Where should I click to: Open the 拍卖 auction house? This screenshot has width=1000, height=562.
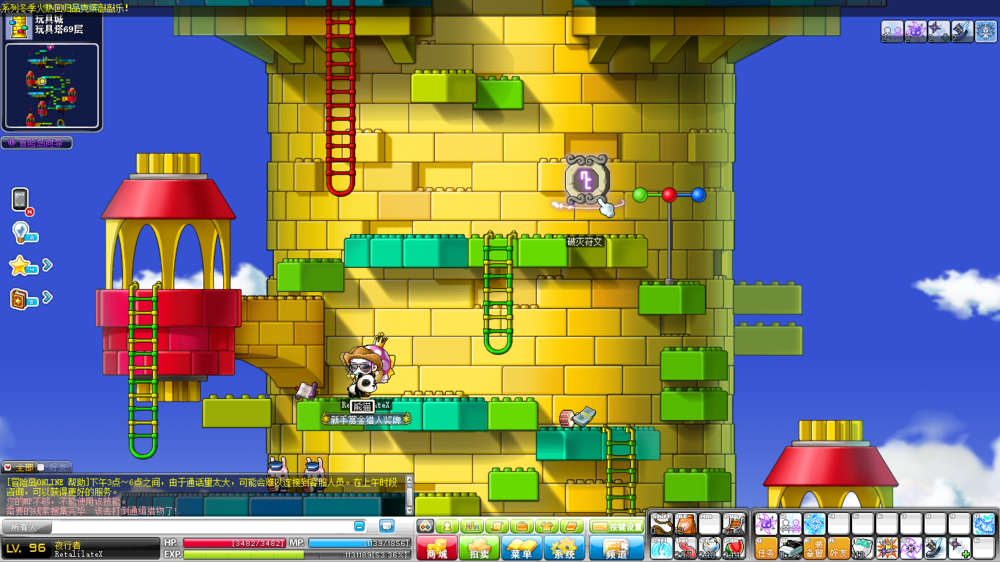479,548
